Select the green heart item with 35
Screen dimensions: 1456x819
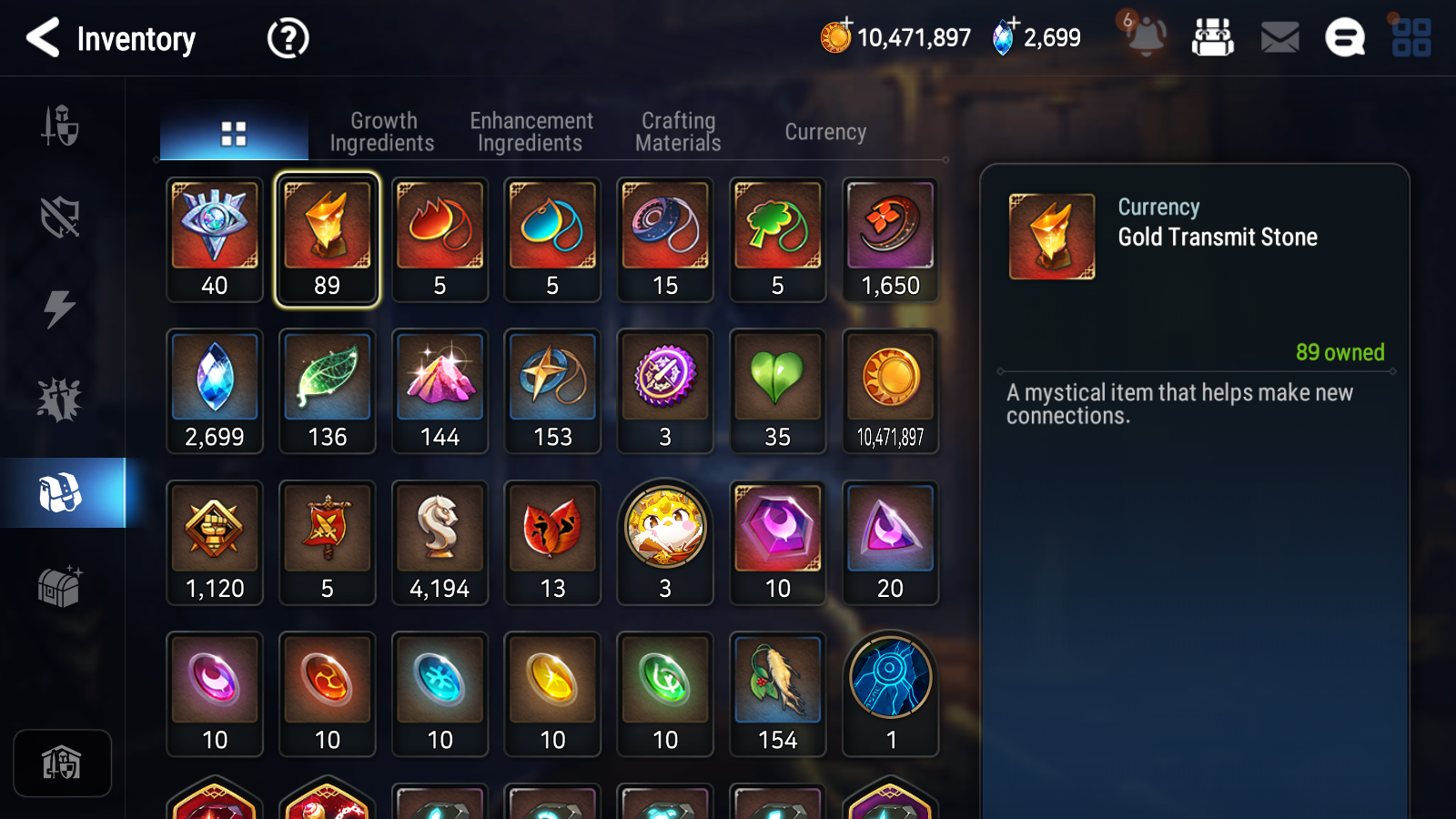tap(777, 391)
